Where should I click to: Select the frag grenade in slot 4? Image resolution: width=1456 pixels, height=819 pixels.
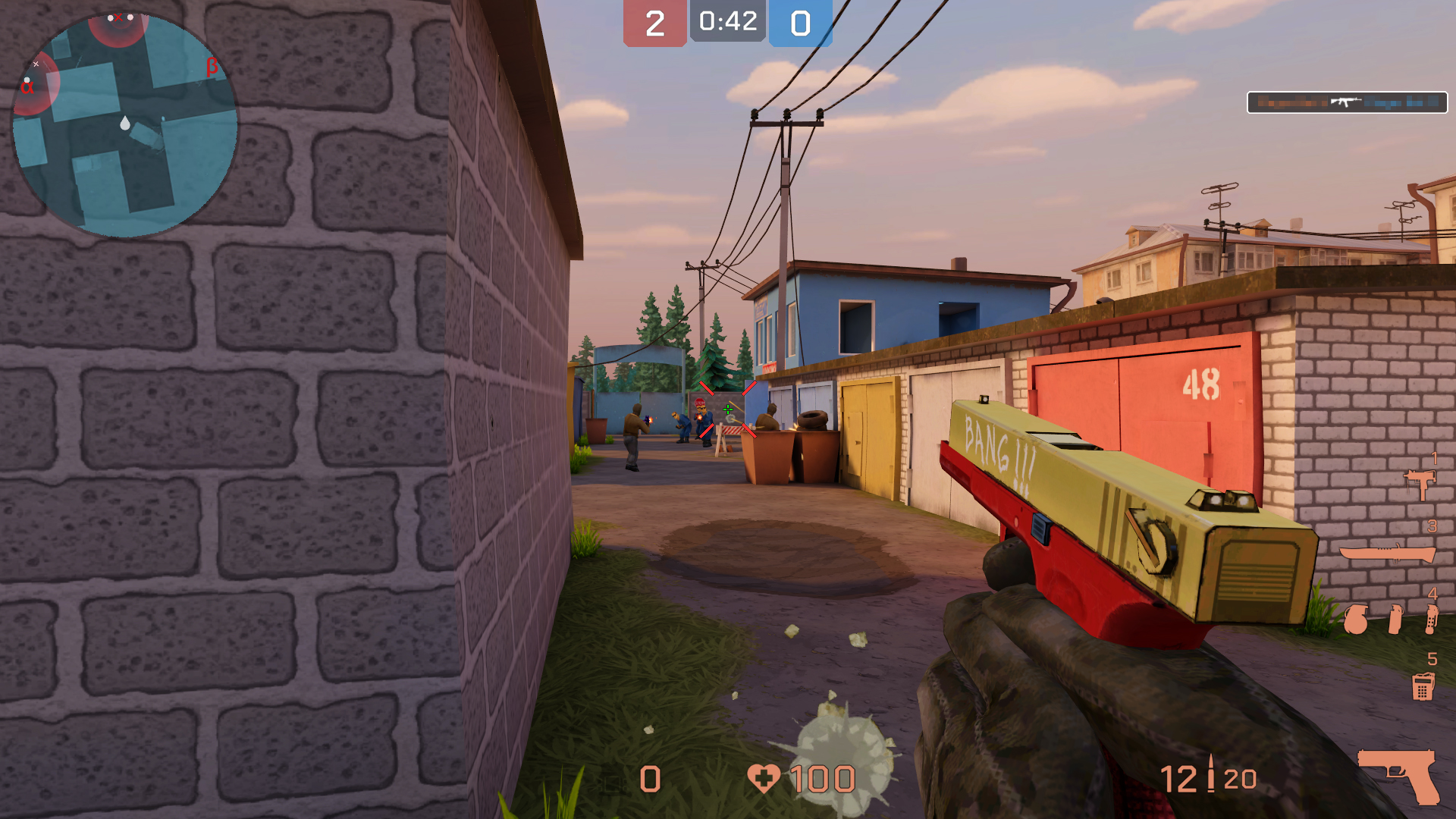(x=1356, y=618)
